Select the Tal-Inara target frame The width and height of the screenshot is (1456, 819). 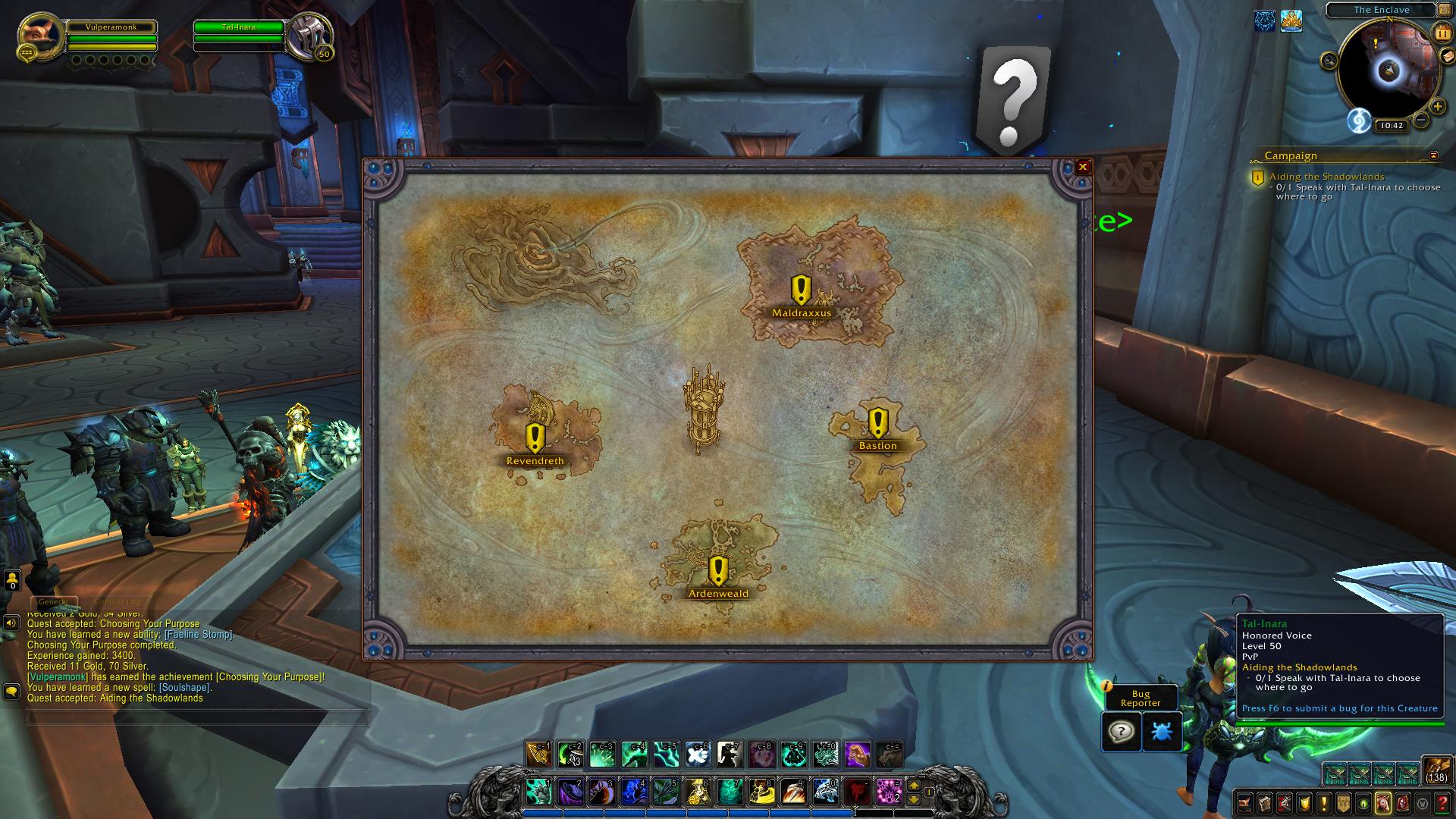[239, 27]
